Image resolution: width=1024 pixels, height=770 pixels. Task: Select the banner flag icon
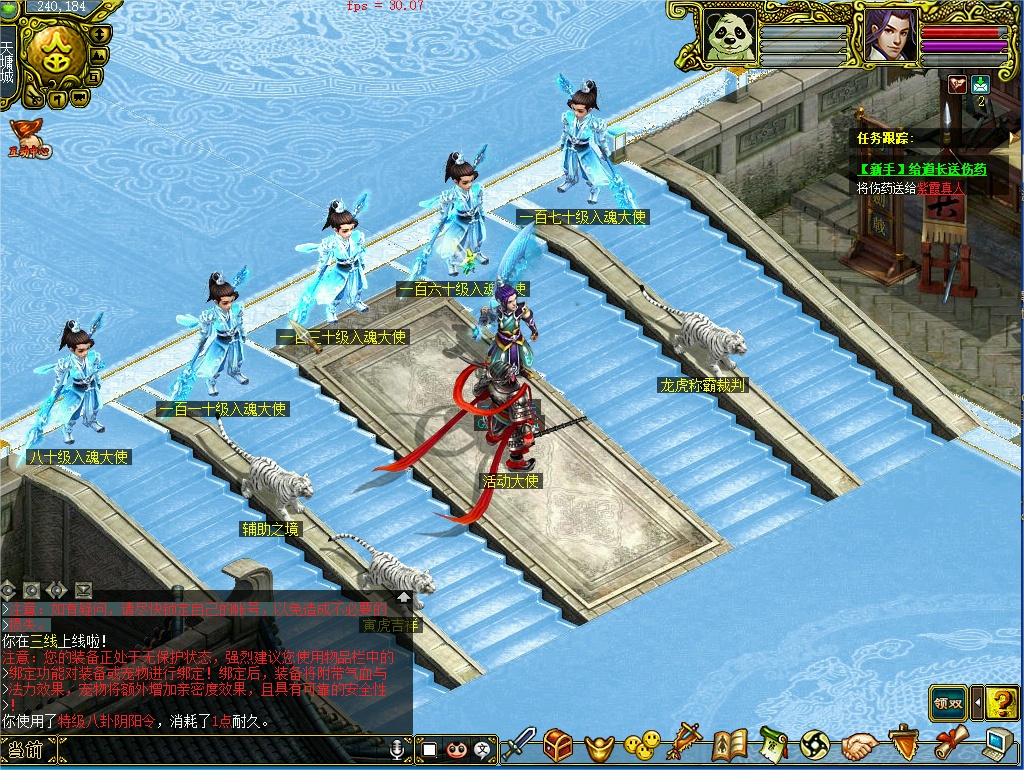(686, 743)
